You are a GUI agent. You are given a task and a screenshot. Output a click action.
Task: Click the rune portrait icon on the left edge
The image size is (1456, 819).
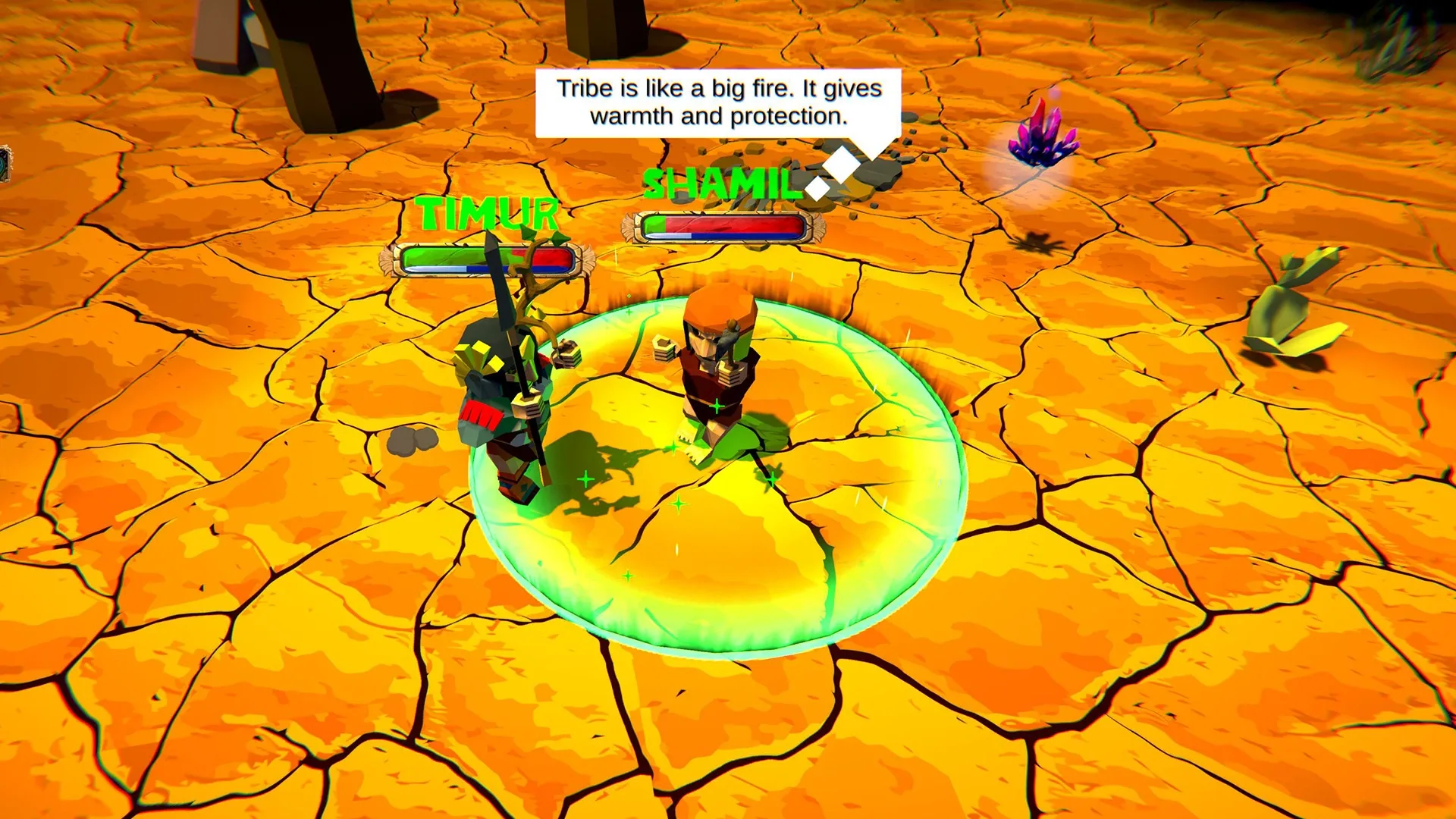tap(6, 163)
